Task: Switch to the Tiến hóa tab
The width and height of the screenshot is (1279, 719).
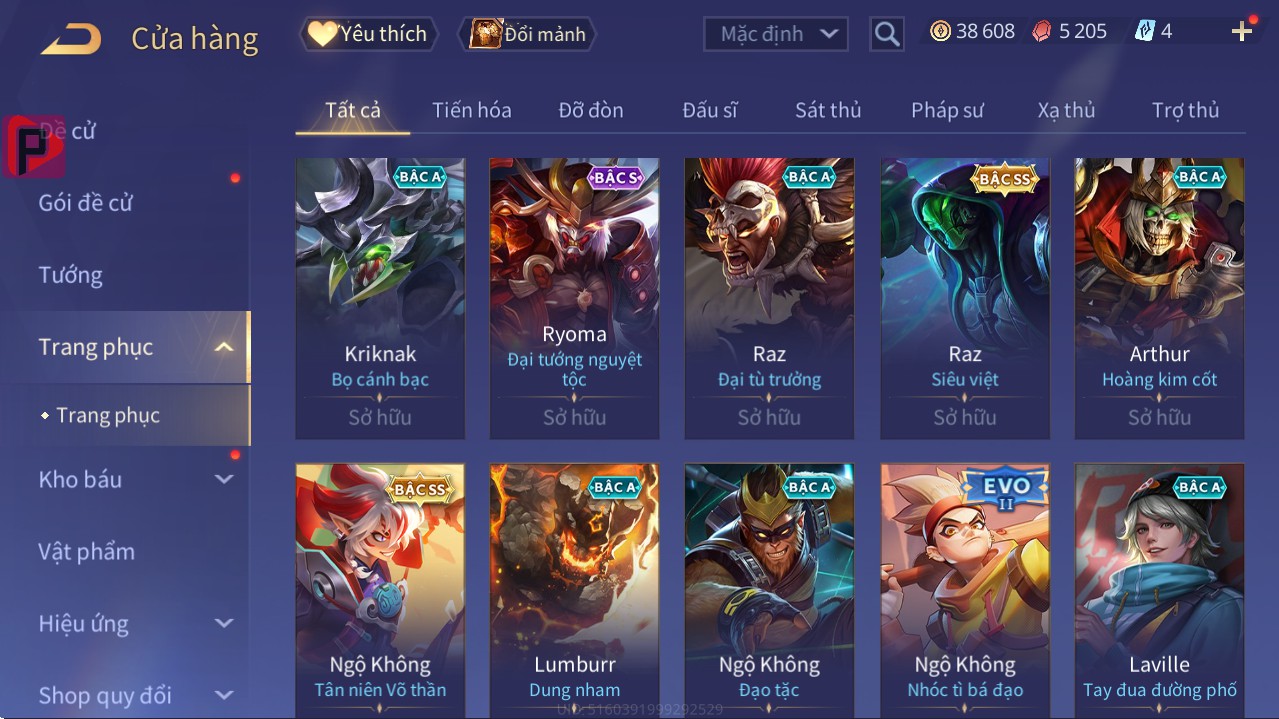Action: 471,110
